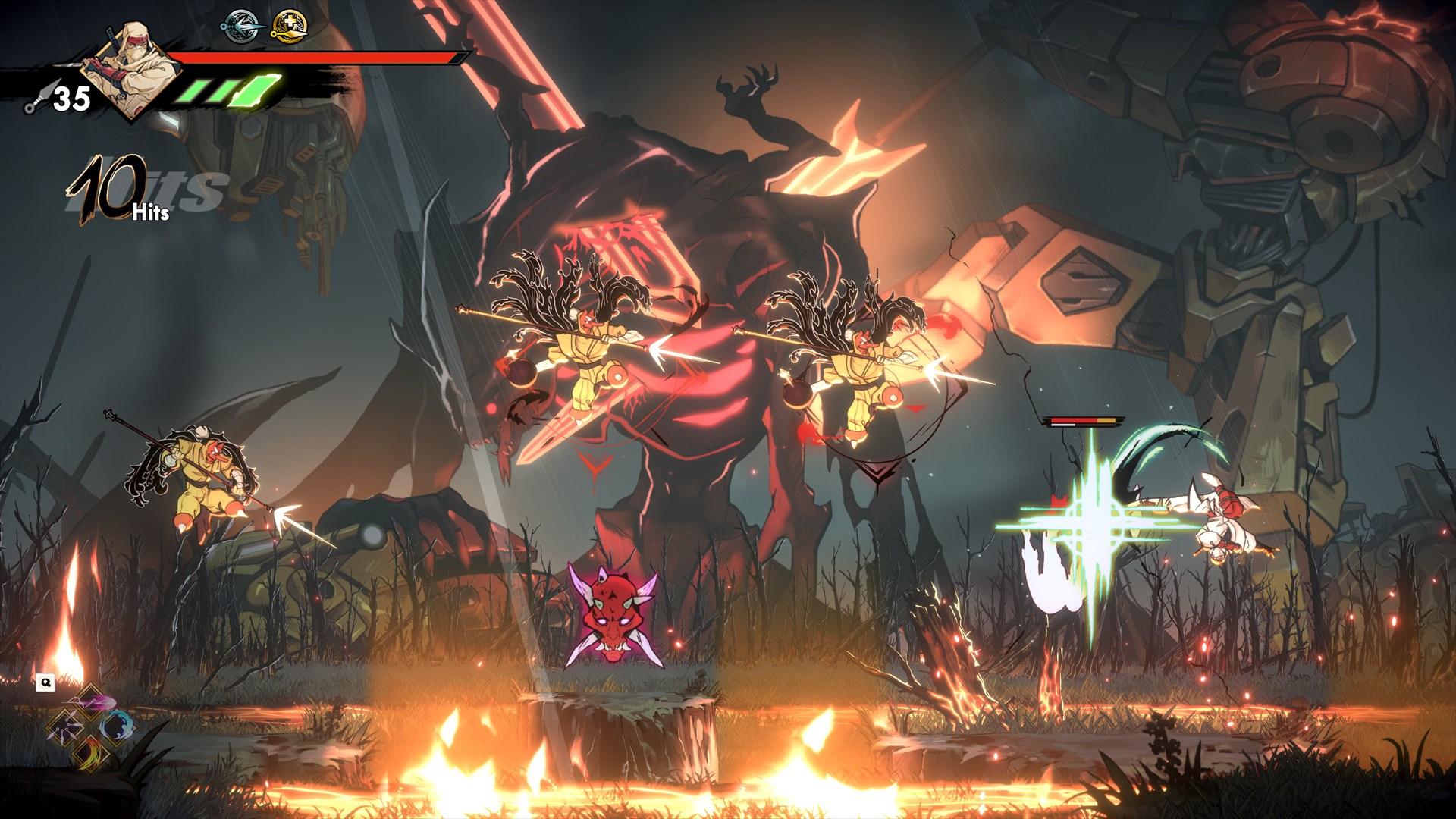1456x819 pixels.
Task: Select the gold healing kunai amulet icon
Action: (x=289, y=26)
